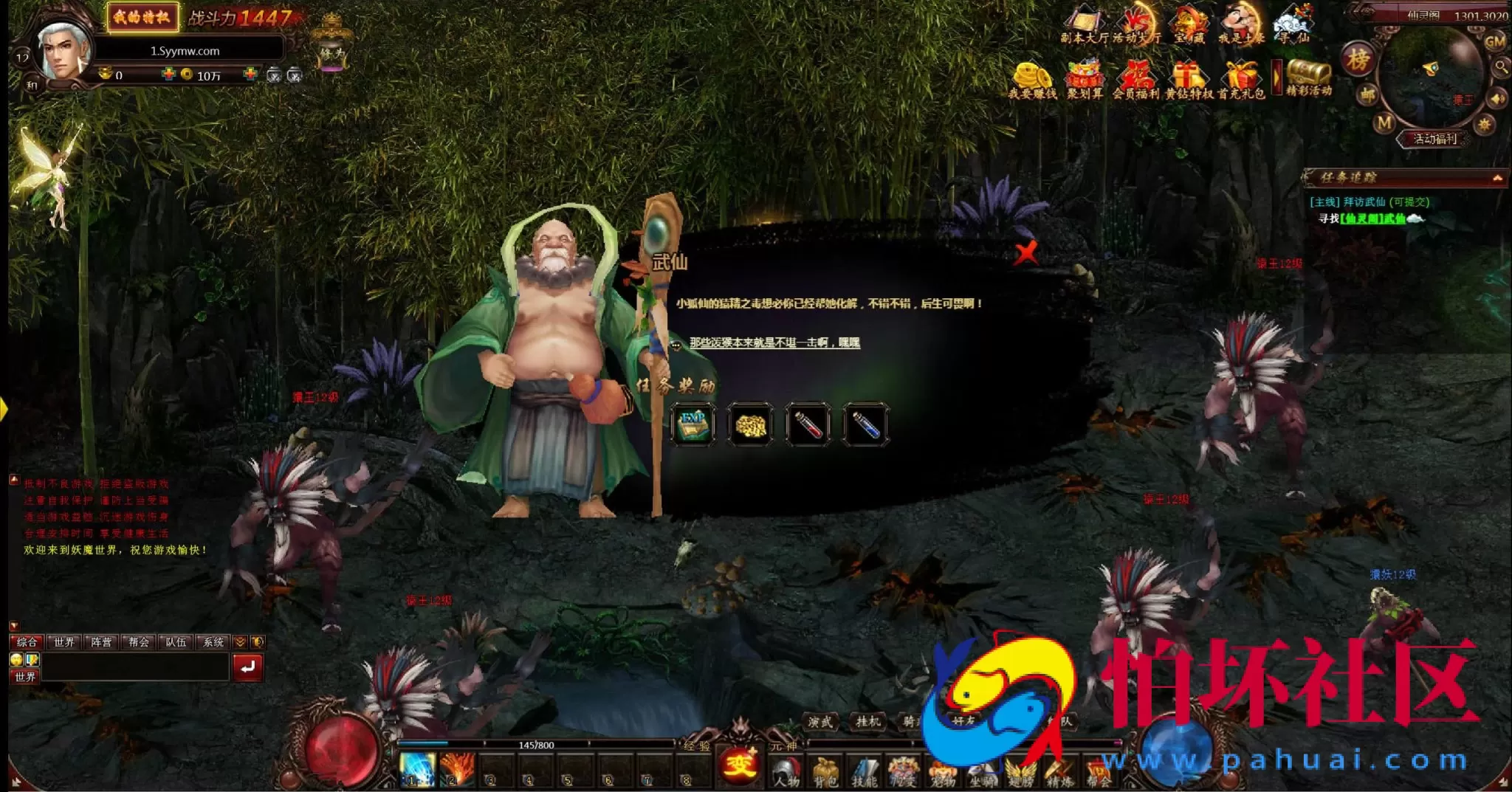Click the GM button by the minimap
This screenshot has width=1512, height=792.
(1495, 42)
